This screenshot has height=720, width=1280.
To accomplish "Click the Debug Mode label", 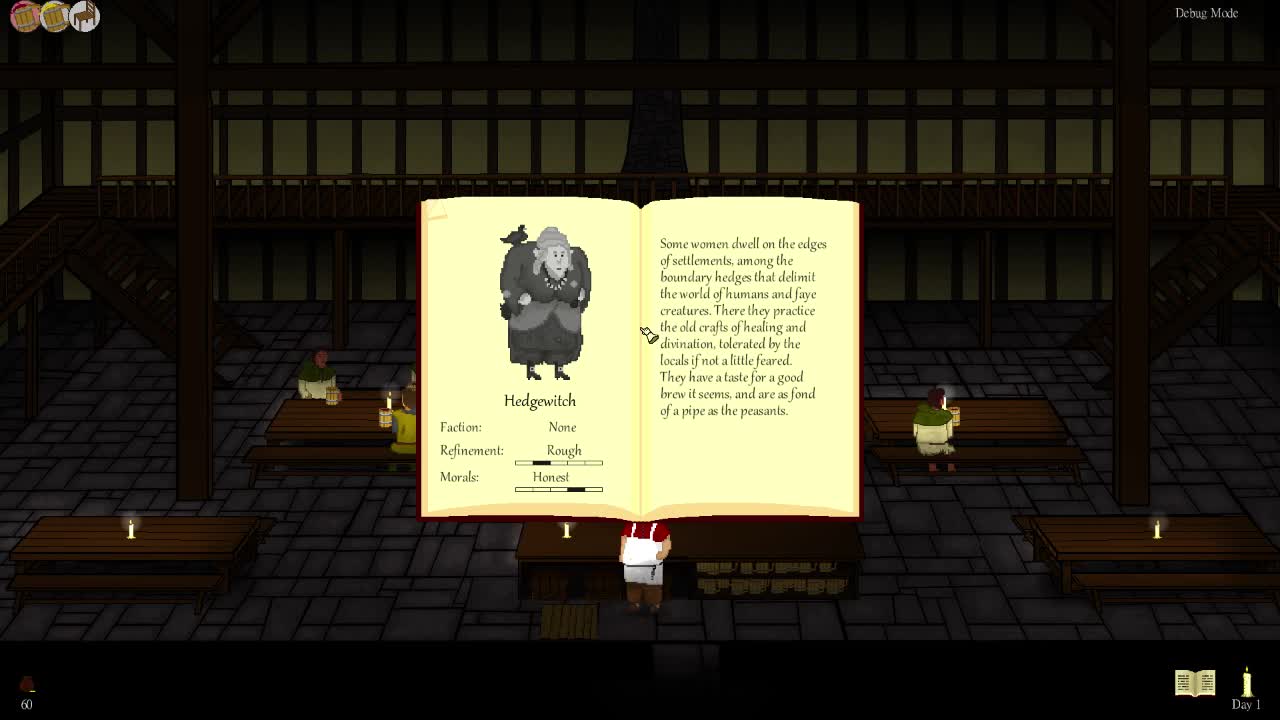I will 1206,13.
